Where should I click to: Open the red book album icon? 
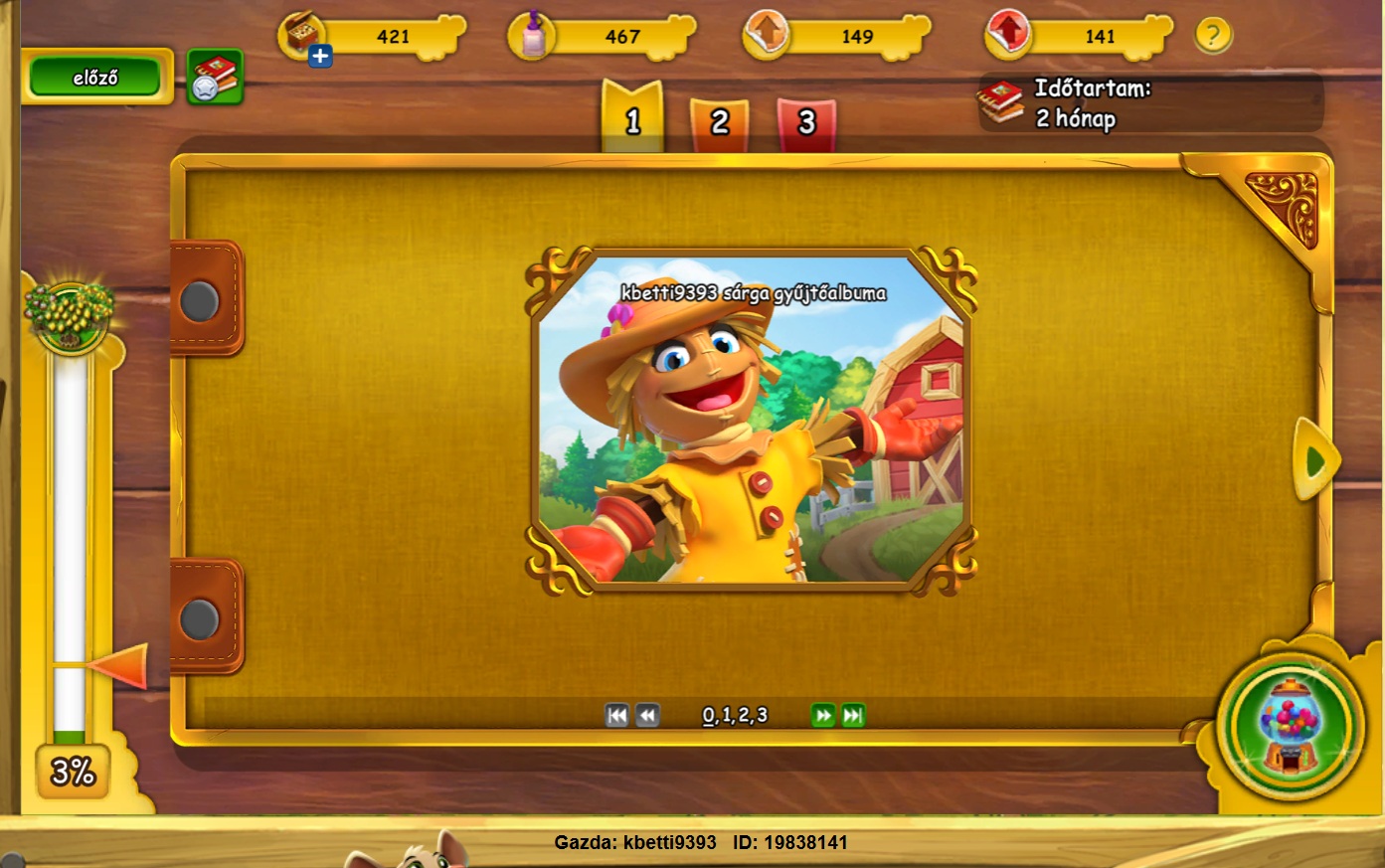(x=215, y=78)
